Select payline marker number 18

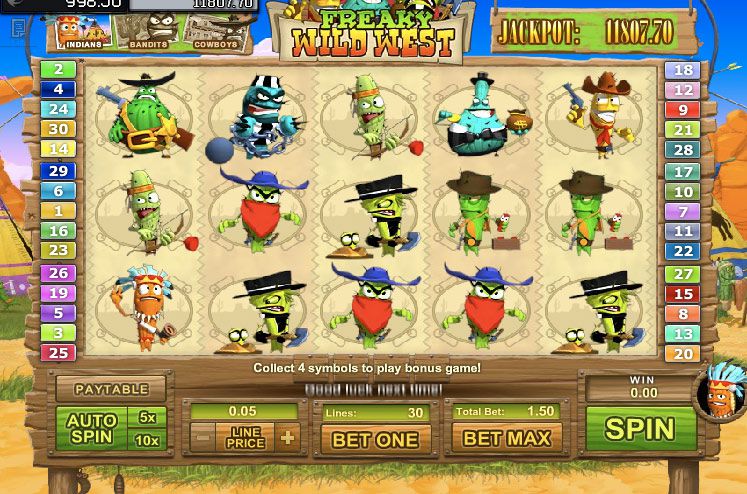[x=684, y=70]
